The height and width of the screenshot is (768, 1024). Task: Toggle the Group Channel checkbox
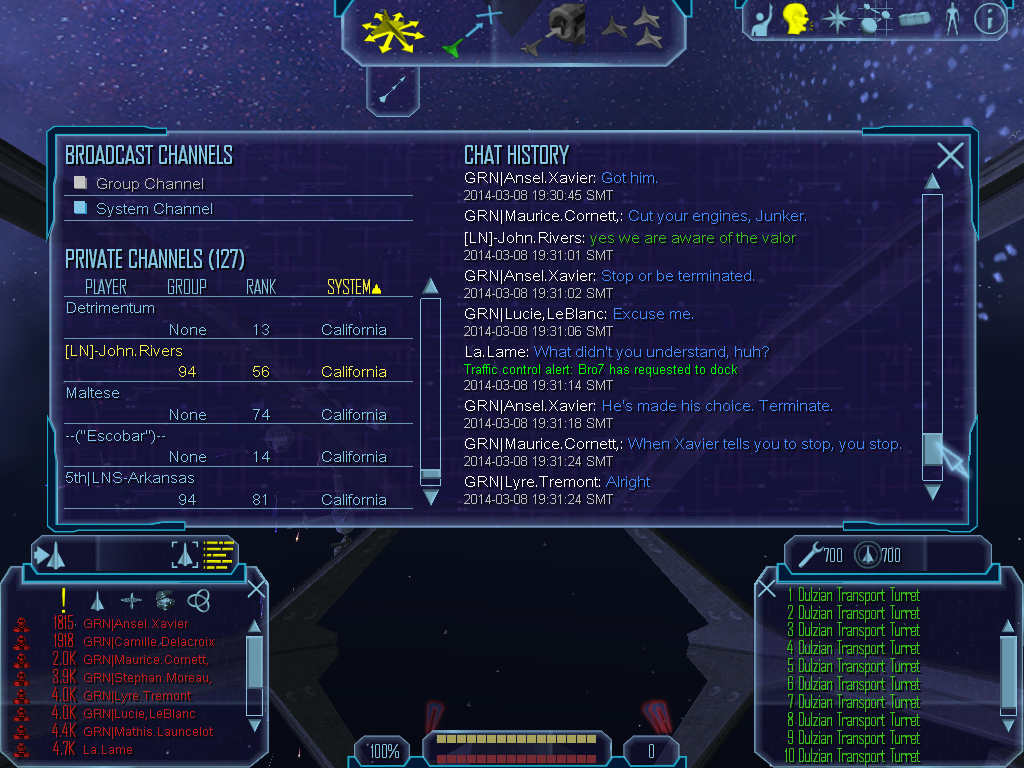coord(81,183)
